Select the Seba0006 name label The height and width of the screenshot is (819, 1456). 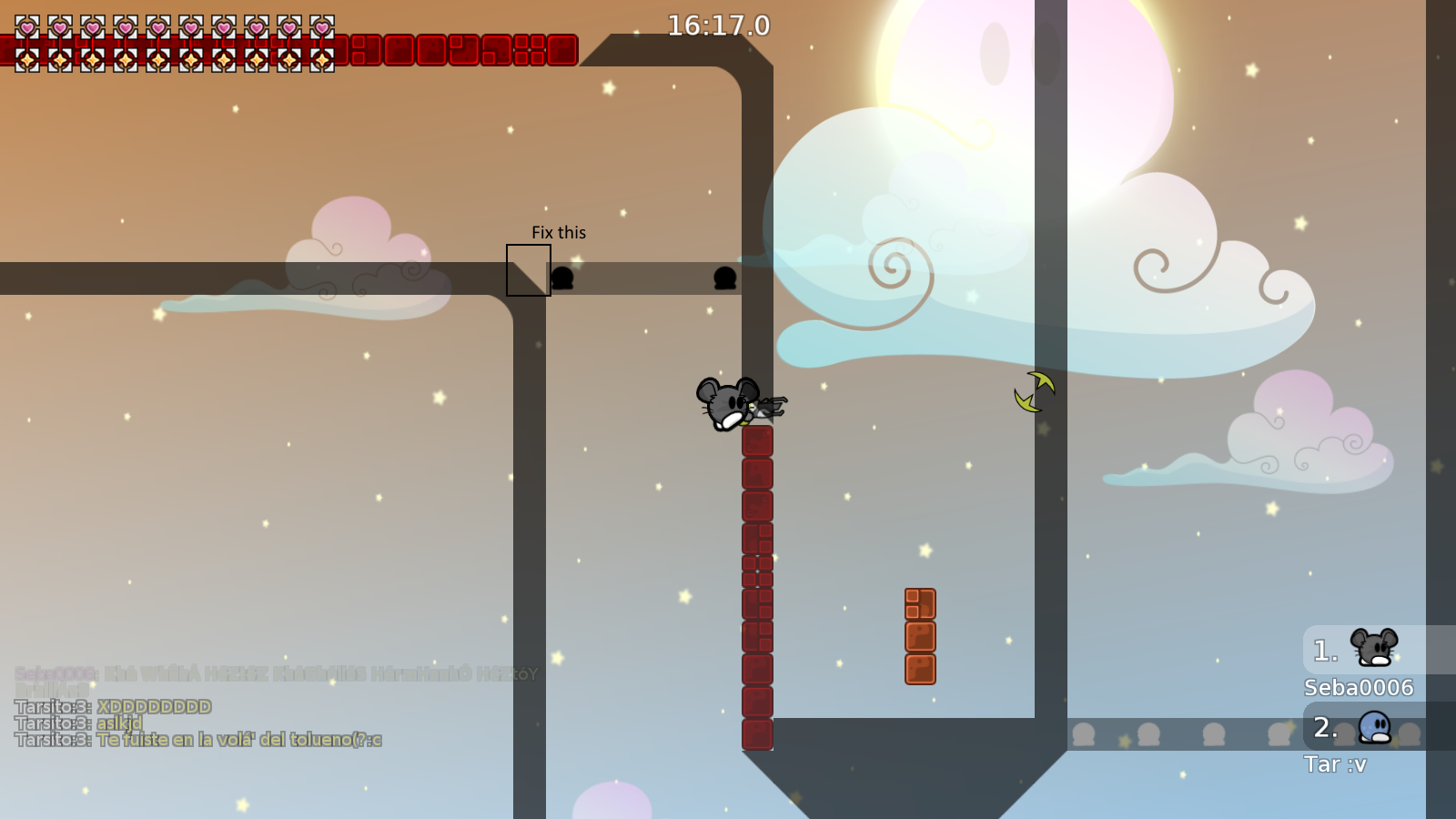click(x=1359, y=689)
